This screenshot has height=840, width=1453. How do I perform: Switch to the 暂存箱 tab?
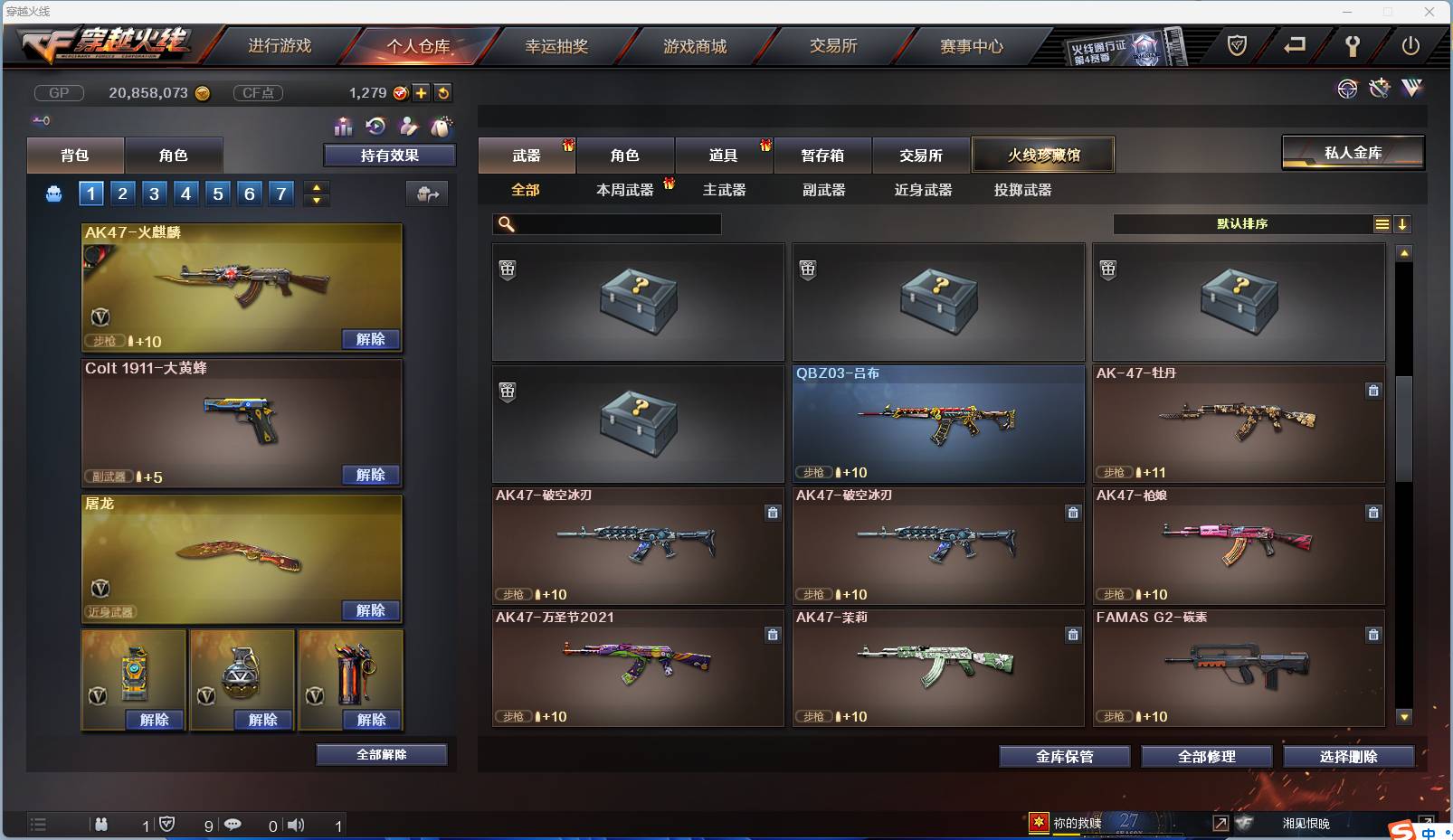821,156
